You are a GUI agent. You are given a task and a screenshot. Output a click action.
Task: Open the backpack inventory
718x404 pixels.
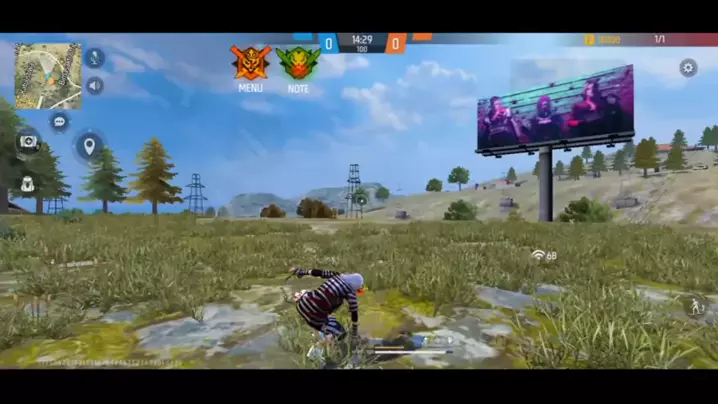click(x=27, y=184)
